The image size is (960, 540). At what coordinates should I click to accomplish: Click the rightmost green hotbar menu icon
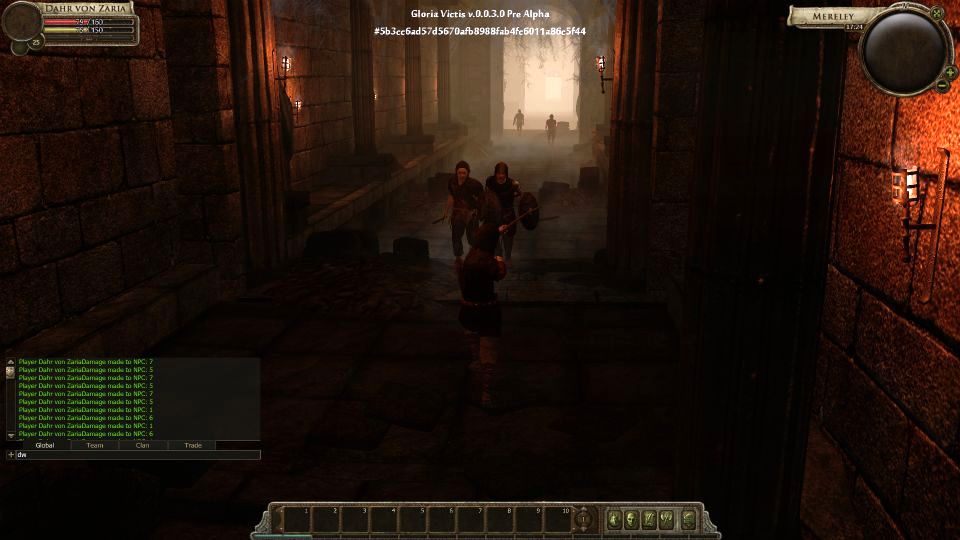[x=689, y=519]
